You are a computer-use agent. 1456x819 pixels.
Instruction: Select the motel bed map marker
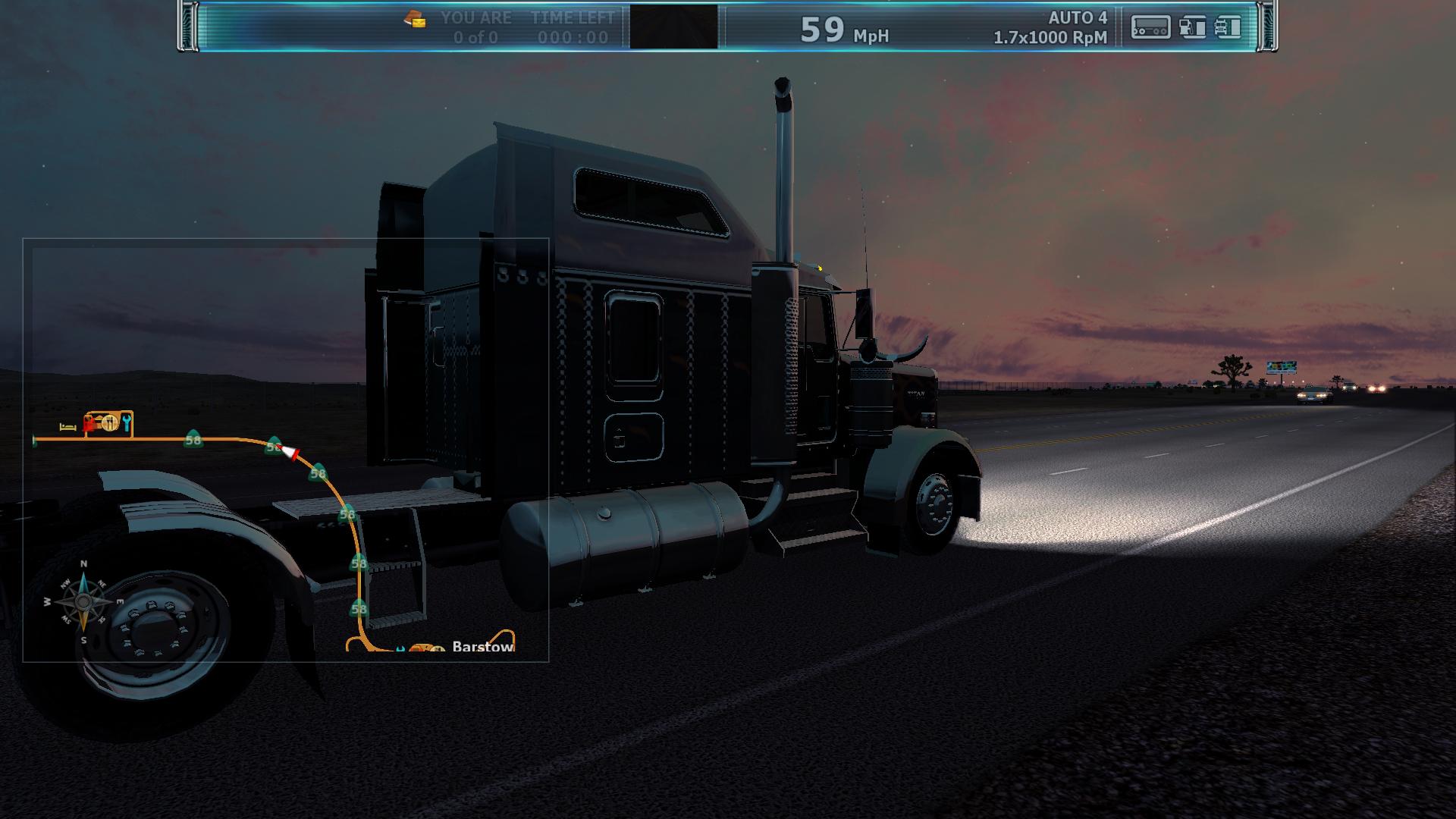[x=68, y=427]
